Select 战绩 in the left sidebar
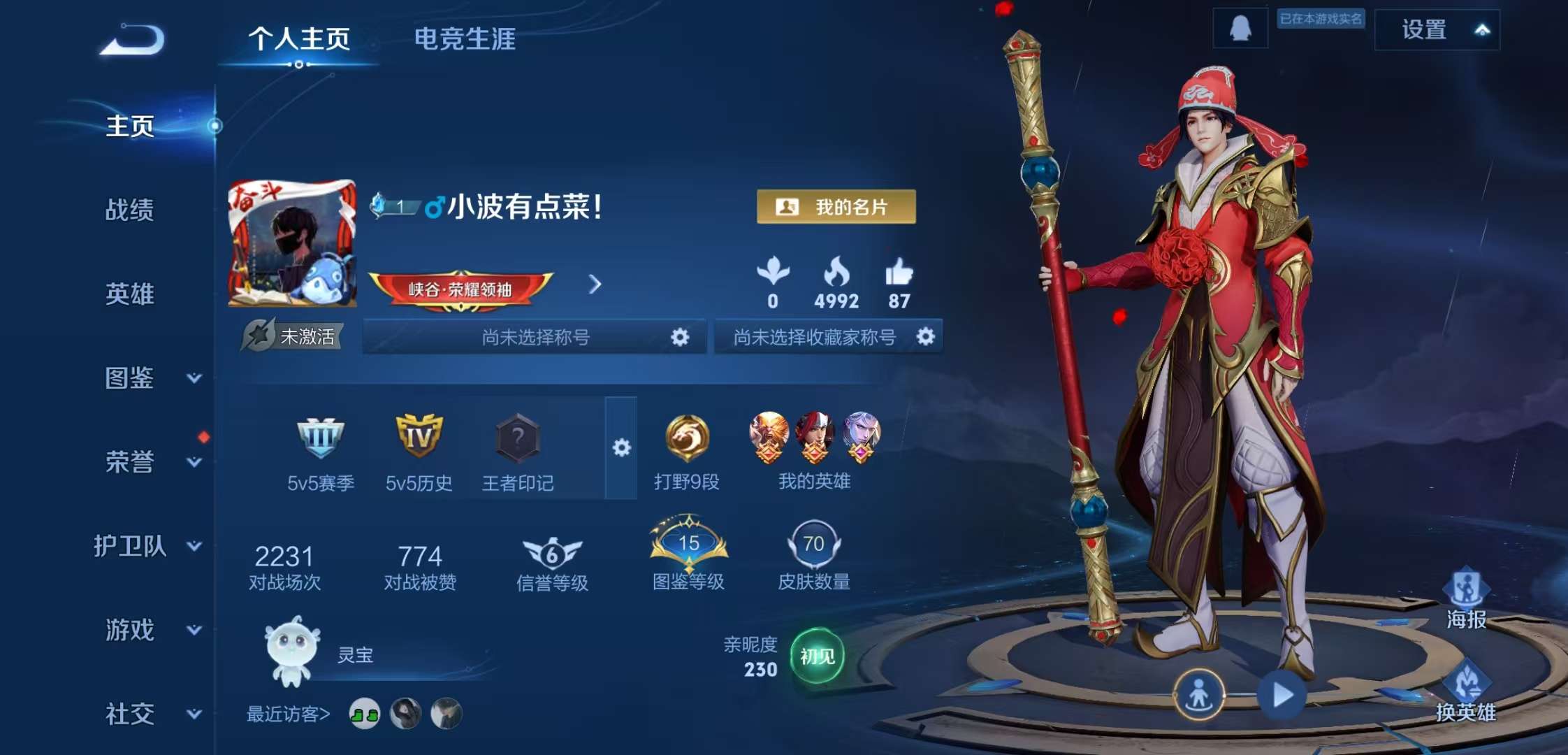The image size is (1568, 755). (129, 211)
